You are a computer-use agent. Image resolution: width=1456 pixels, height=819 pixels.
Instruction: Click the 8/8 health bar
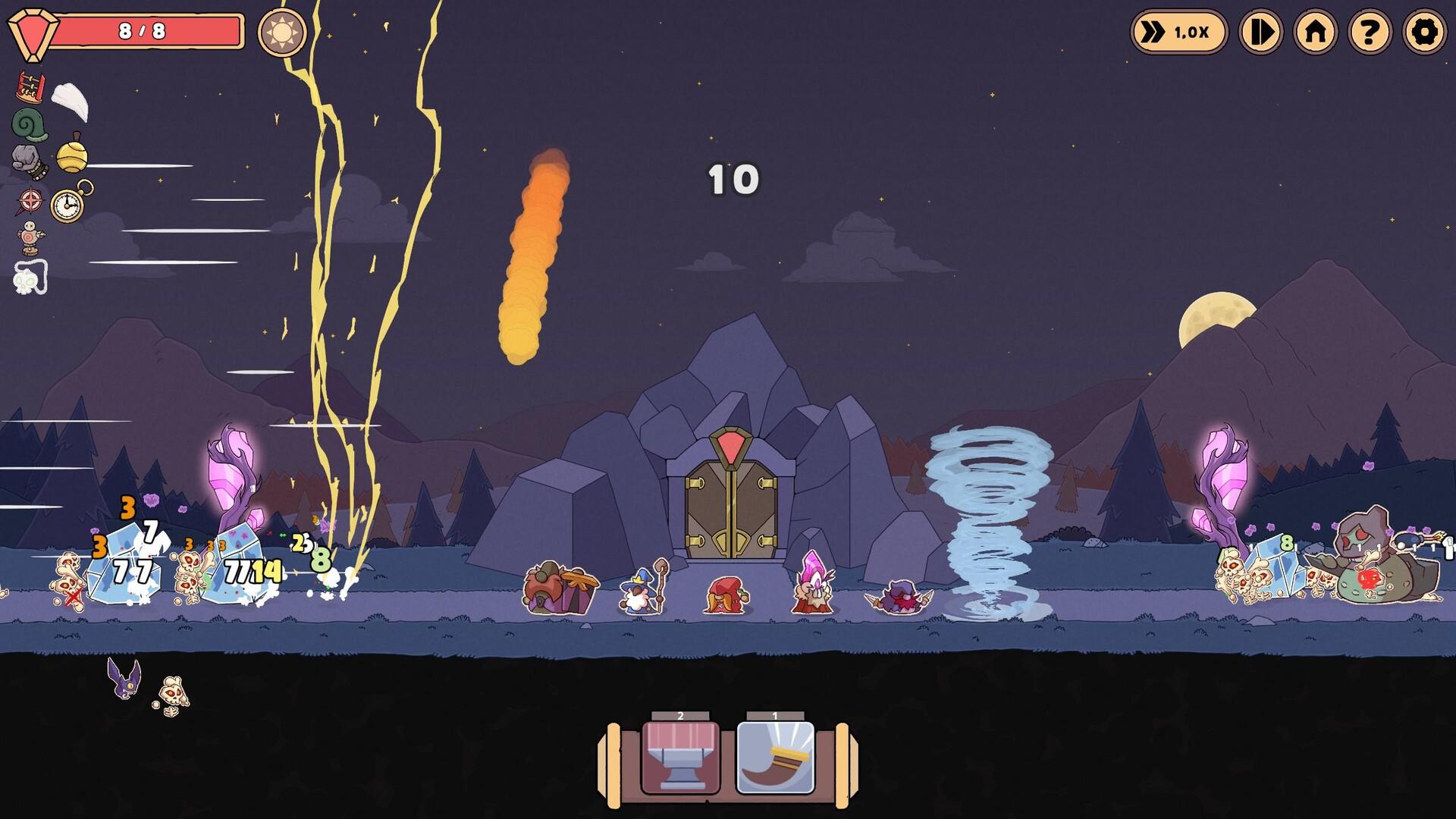[x=144, y=30]
